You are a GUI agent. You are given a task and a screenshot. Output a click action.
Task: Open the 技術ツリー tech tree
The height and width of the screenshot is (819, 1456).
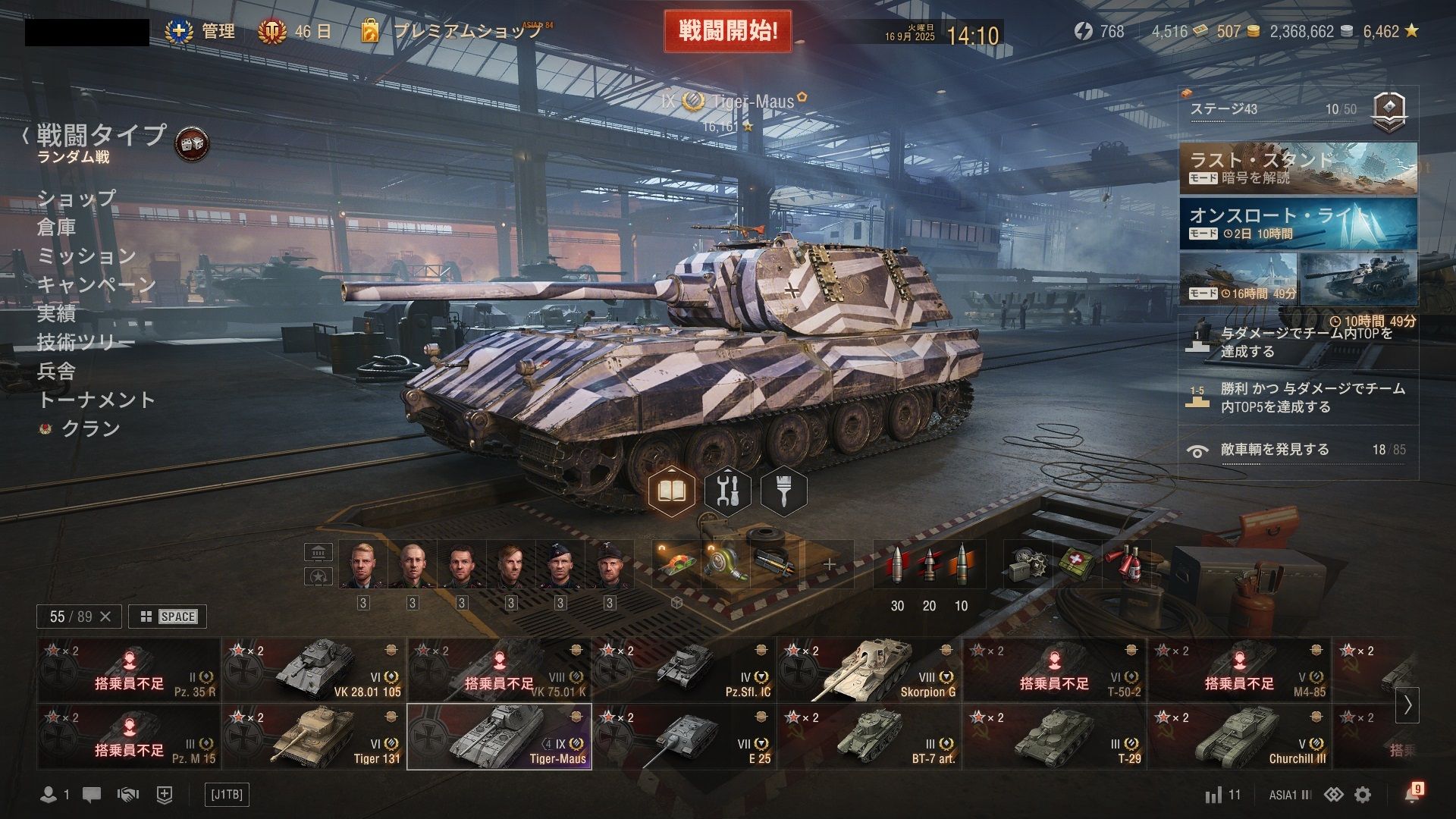[x=86, y=342]
